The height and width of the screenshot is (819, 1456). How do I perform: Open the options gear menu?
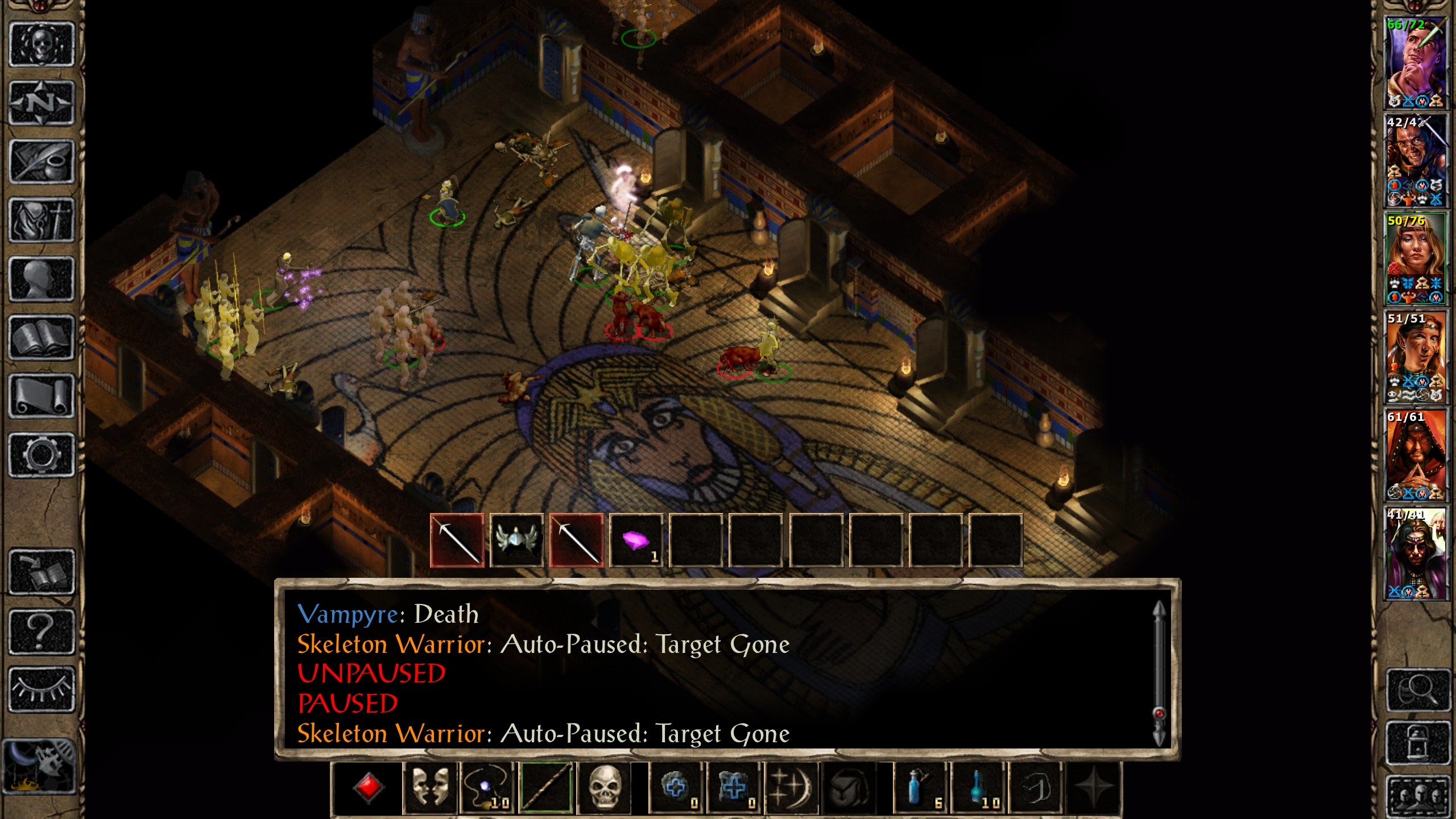[42, 455]
